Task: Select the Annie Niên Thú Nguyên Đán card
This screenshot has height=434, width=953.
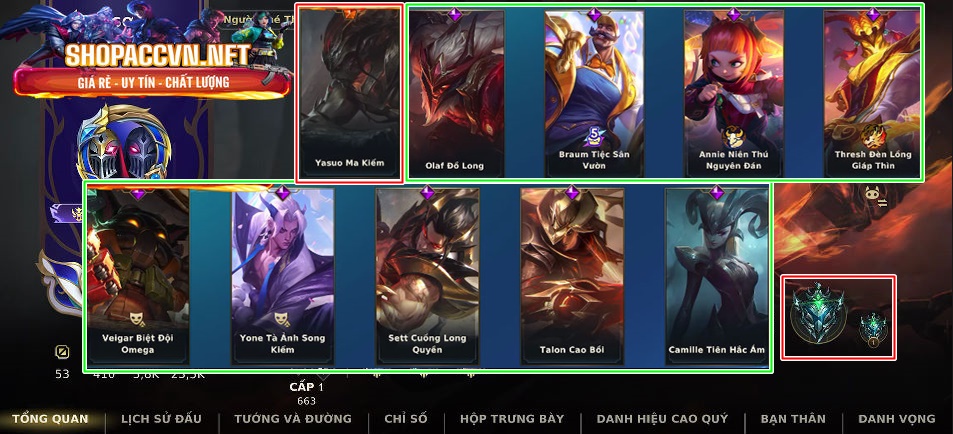Action: coord(733,92)
